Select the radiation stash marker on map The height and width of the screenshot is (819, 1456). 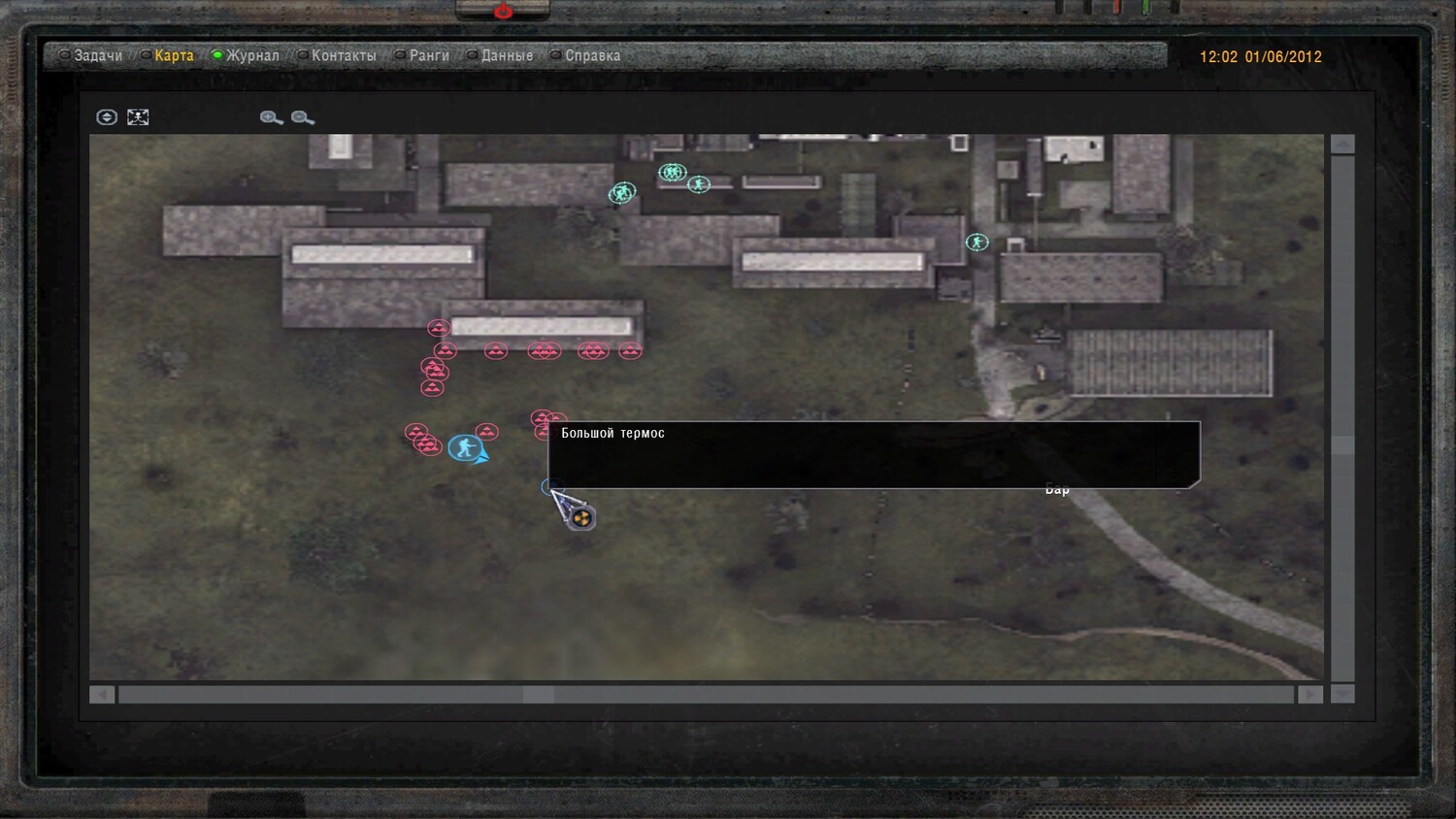coord(581,518)
